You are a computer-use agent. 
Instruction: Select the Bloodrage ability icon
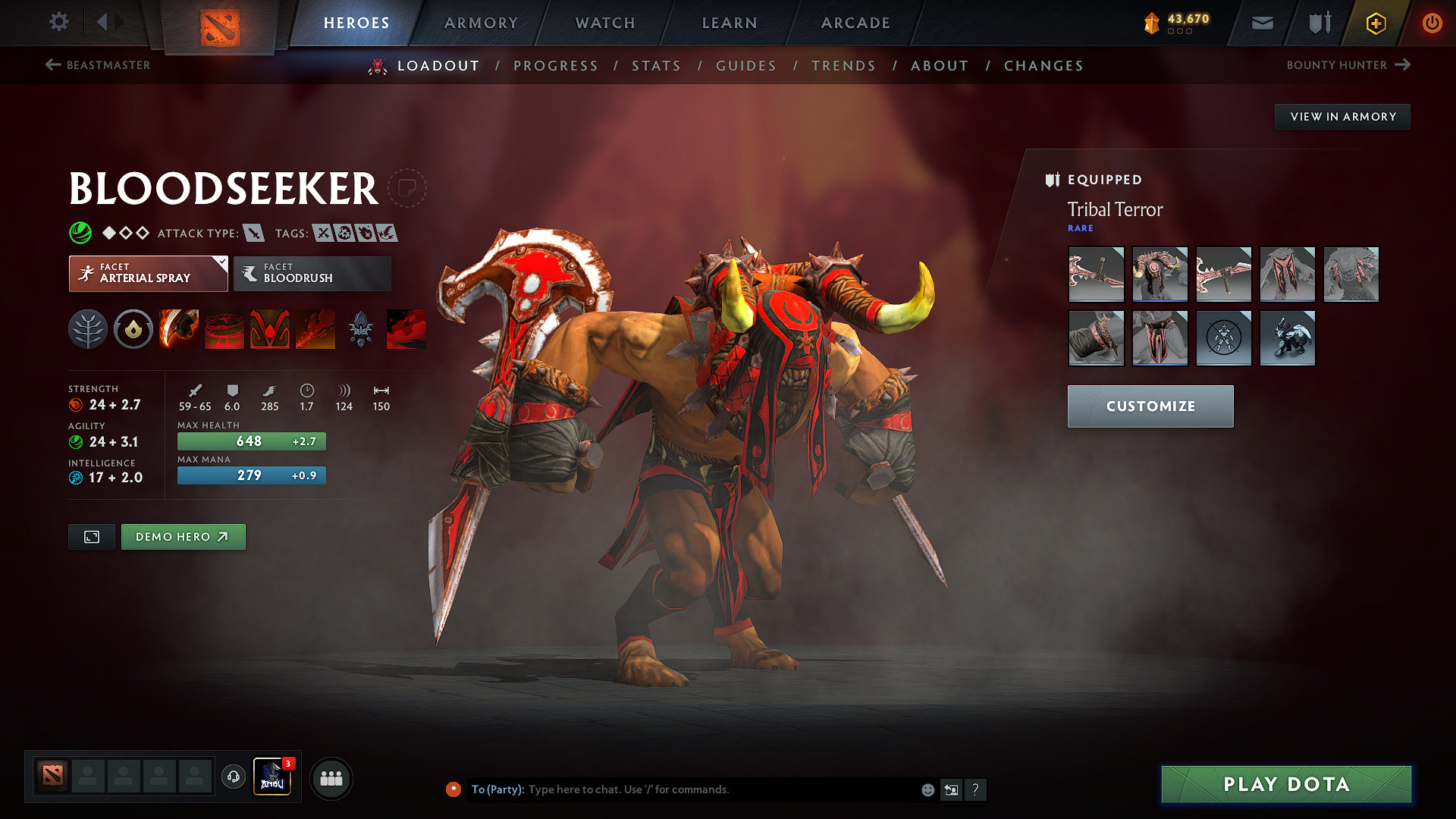[179, 329]
